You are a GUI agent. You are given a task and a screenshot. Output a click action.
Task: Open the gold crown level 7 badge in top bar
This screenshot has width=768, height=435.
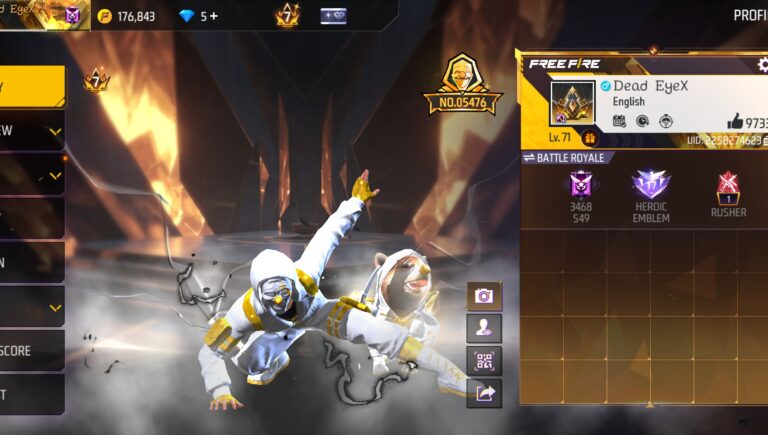click(x=286, y=16)
